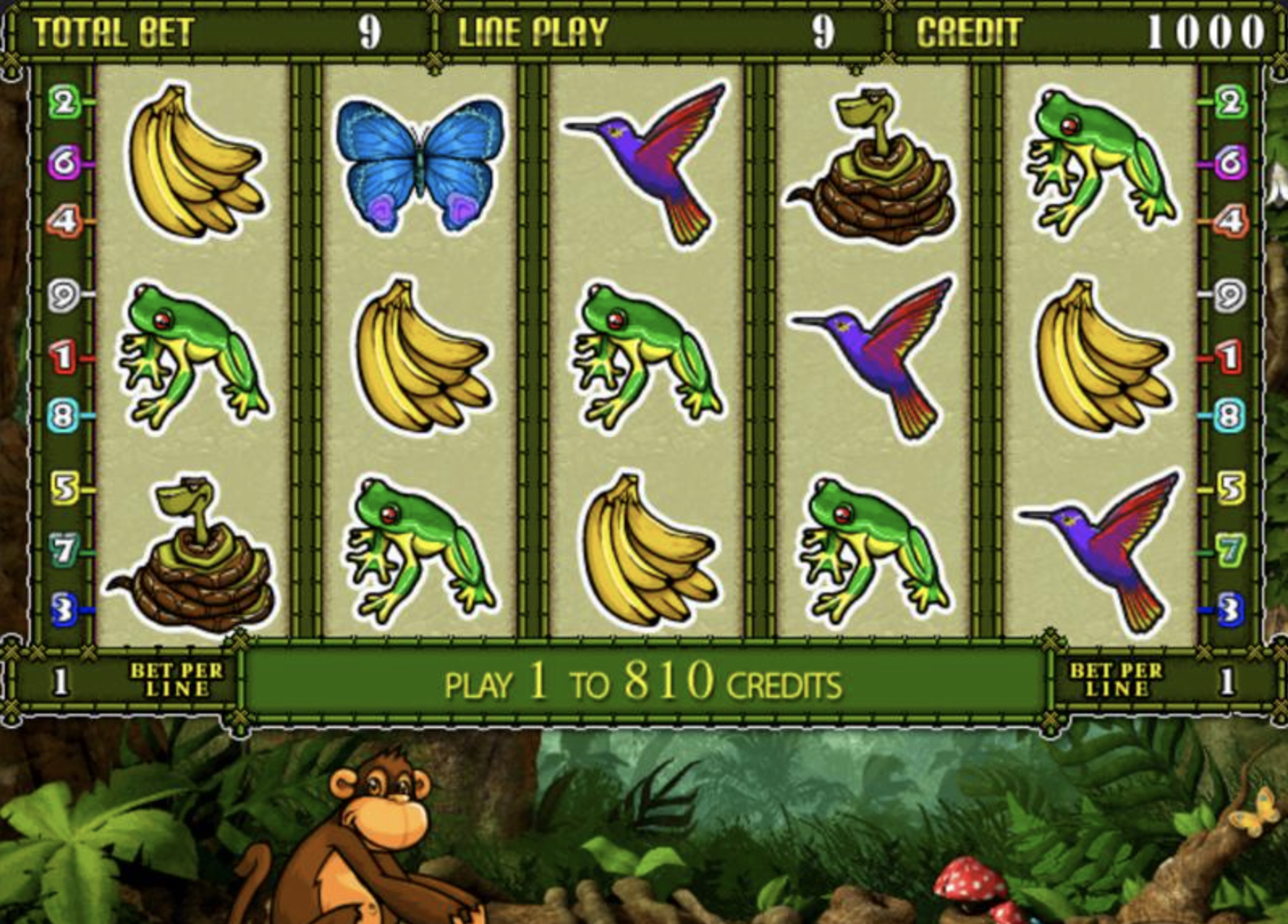Select the red payline 1 marker on the left
This screenshot has height=924, width=1288.
[x=63, y=356]
